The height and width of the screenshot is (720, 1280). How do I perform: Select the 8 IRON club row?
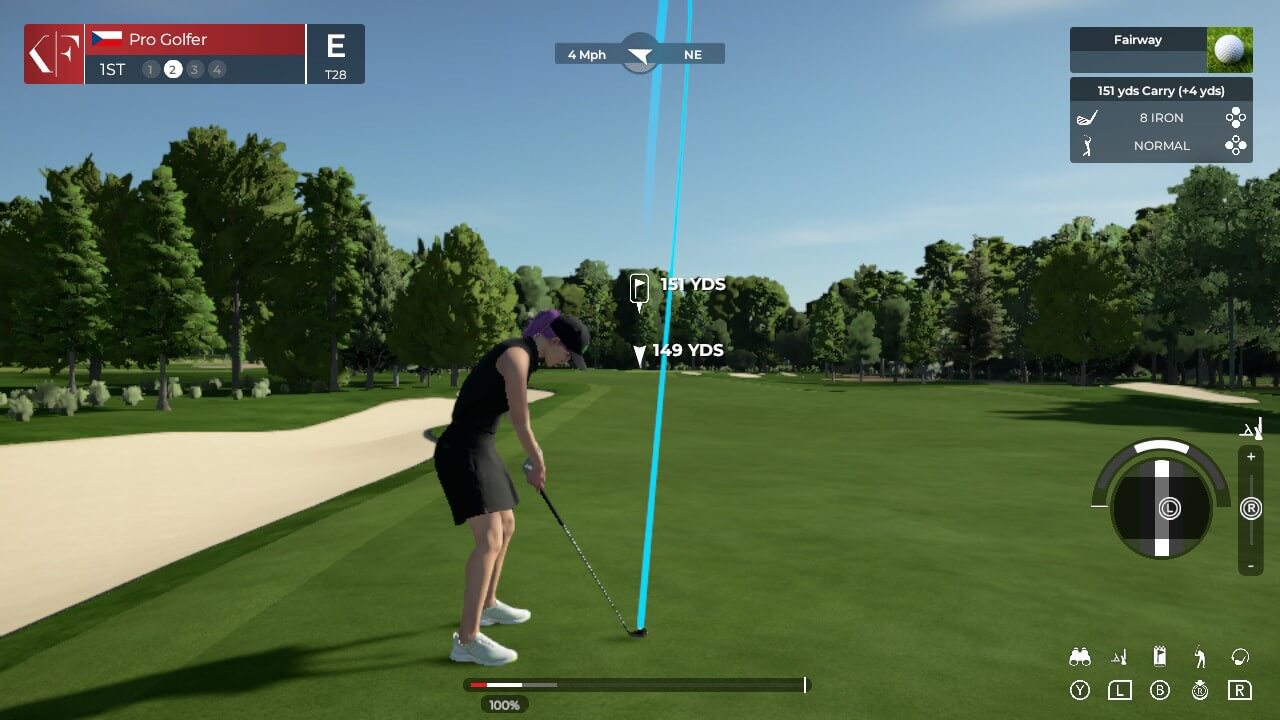(1160, 118)
